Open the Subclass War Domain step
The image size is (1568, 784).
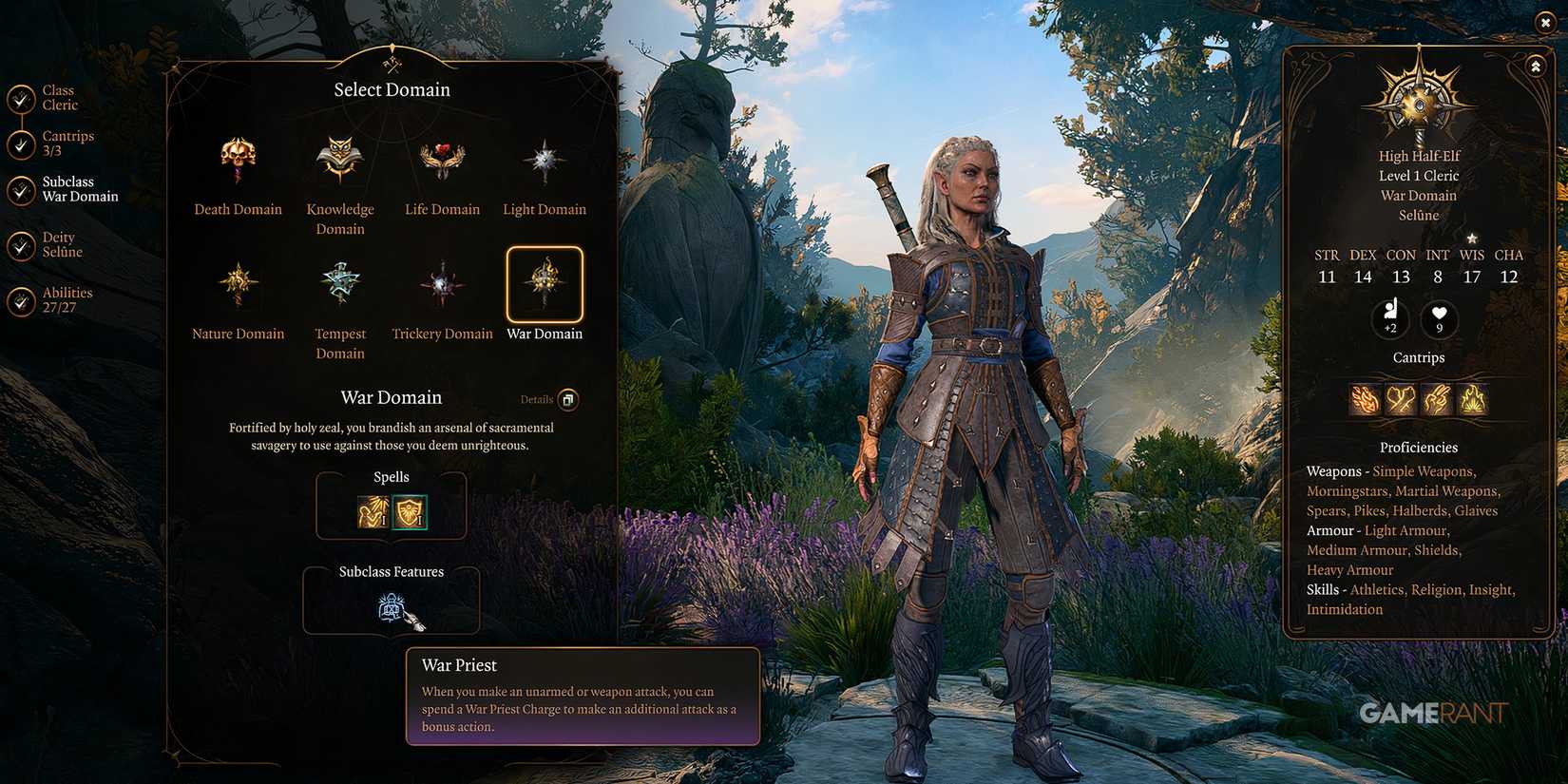(x=21, y=190)
